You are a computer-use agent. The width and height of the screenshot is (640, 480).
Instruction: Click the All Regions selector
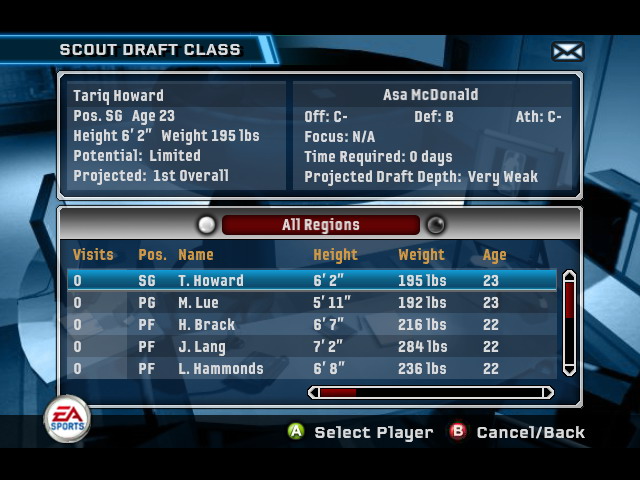point(320,225)
